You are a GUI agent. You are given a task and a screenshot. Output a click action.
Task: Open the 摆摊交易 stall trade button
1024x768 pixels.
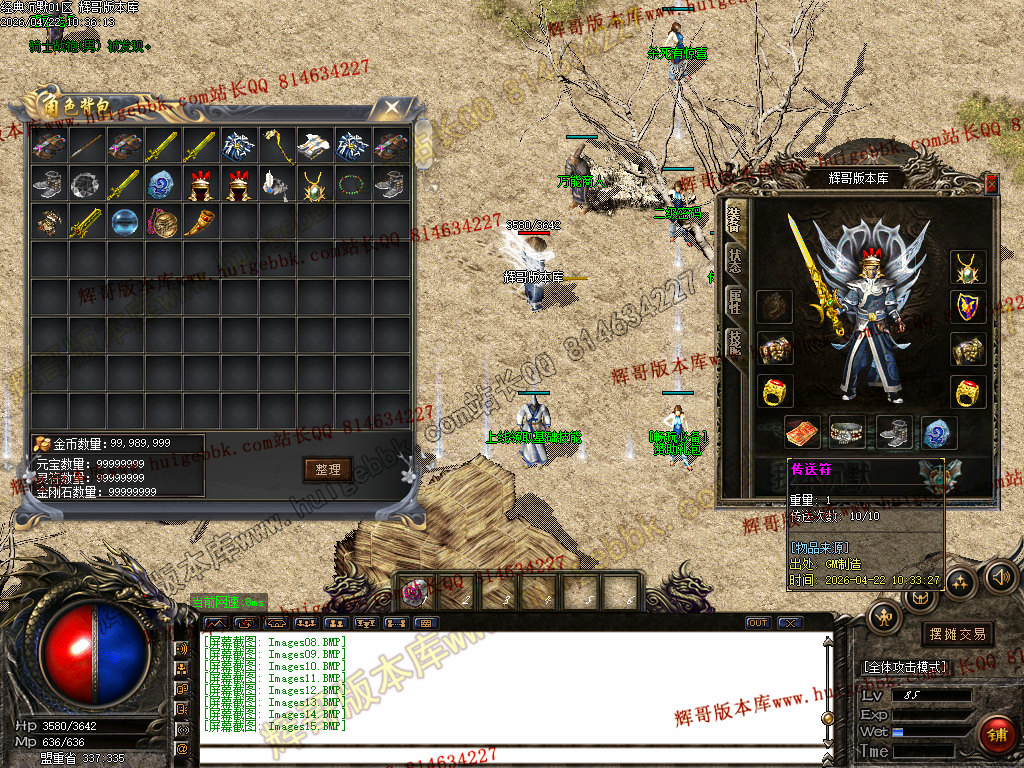click(x=957, y=634)
